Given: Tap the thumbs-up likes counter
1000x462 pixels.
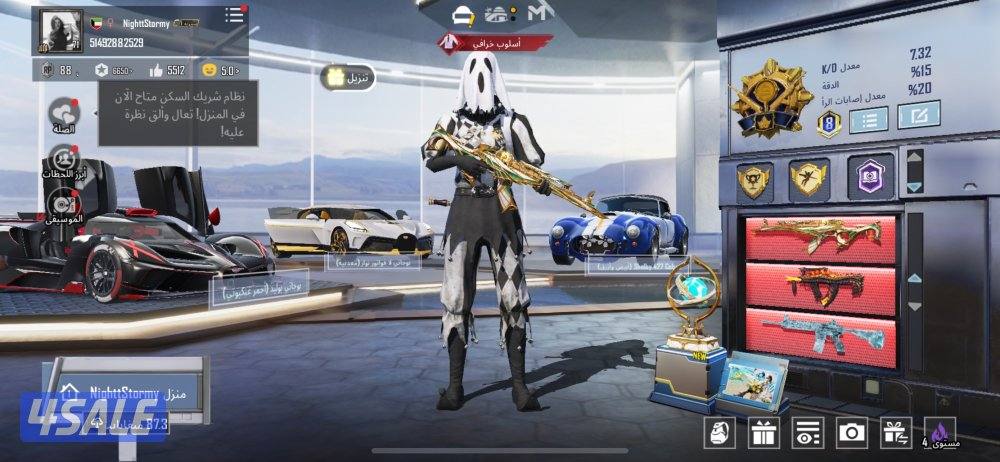Looking at the screenshot, I should [x=167, y=70].
